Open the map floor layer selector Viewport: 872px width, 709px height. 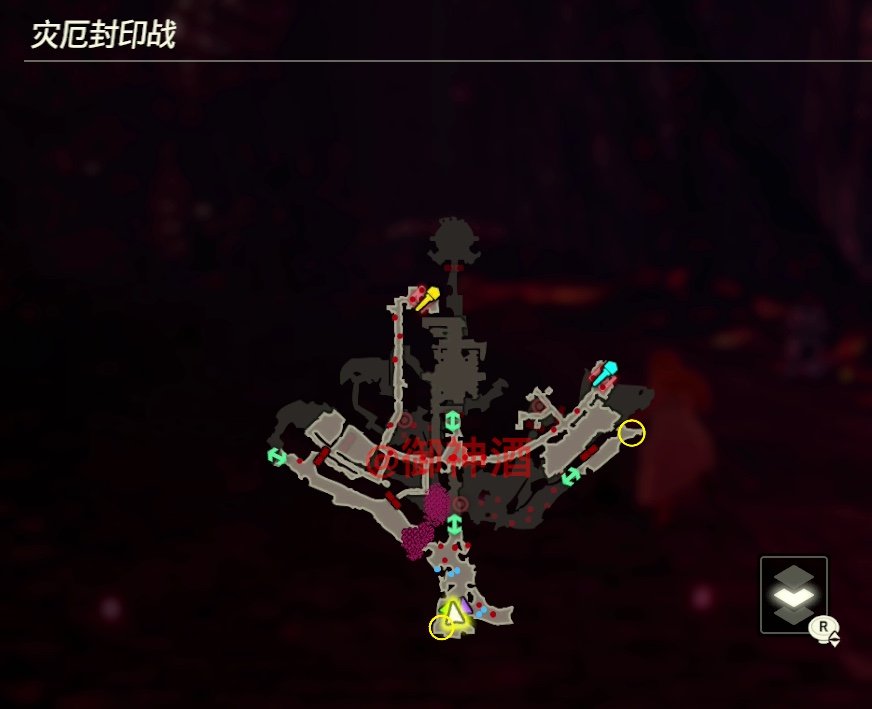(x=793, y=594)
